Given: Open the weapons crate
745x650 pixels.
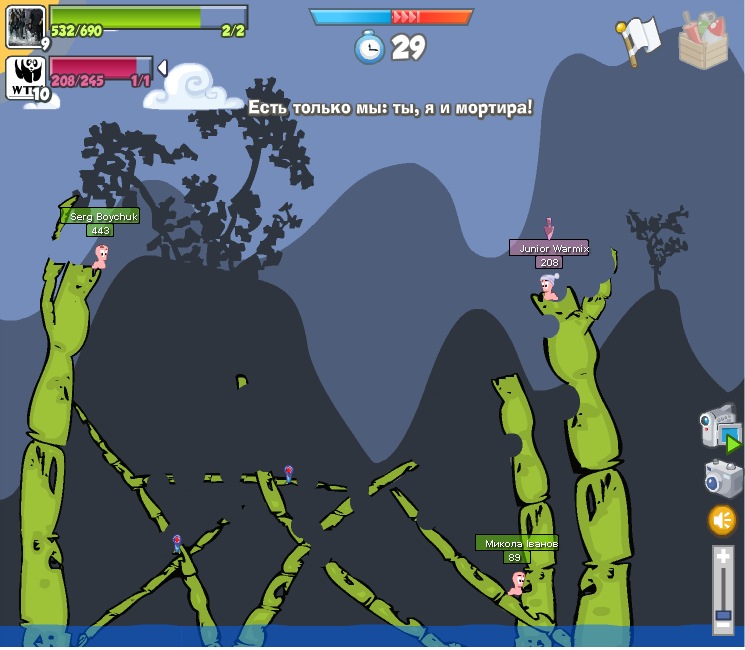Looking at the screenshot, I should pos(704,40).
